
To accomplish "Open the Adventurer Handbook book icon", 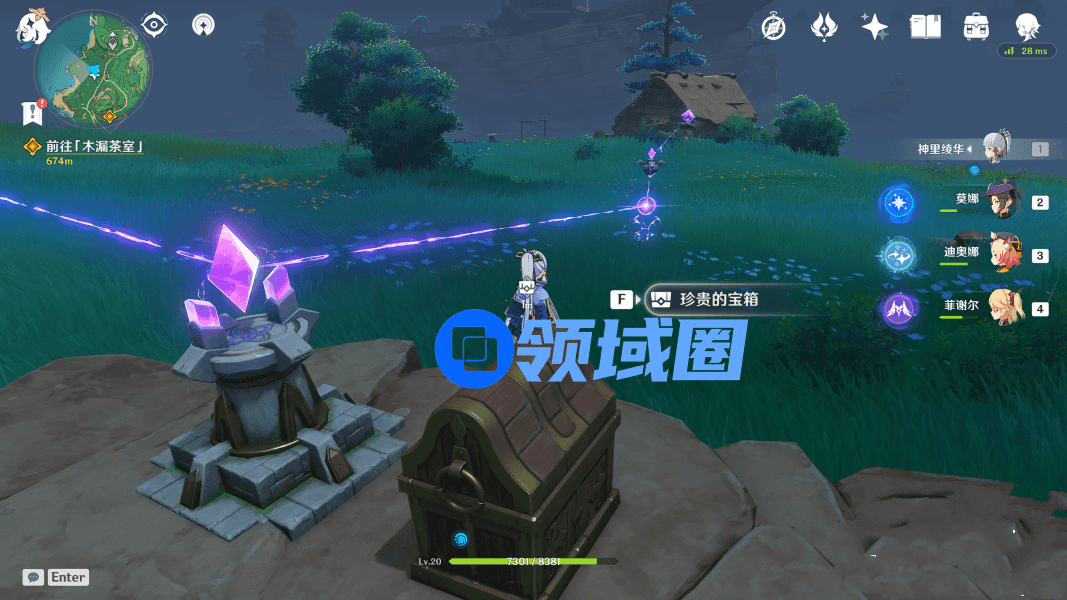I will tap(925, 27).
